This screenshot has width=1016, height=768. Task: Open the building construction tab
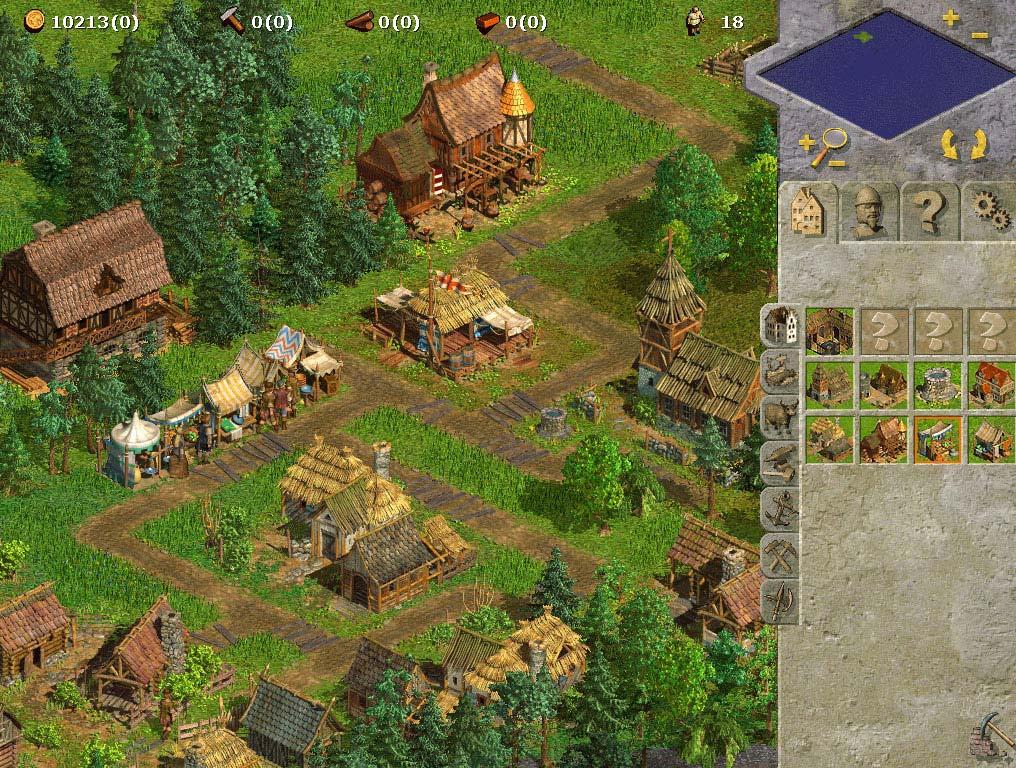pos(808,210)
